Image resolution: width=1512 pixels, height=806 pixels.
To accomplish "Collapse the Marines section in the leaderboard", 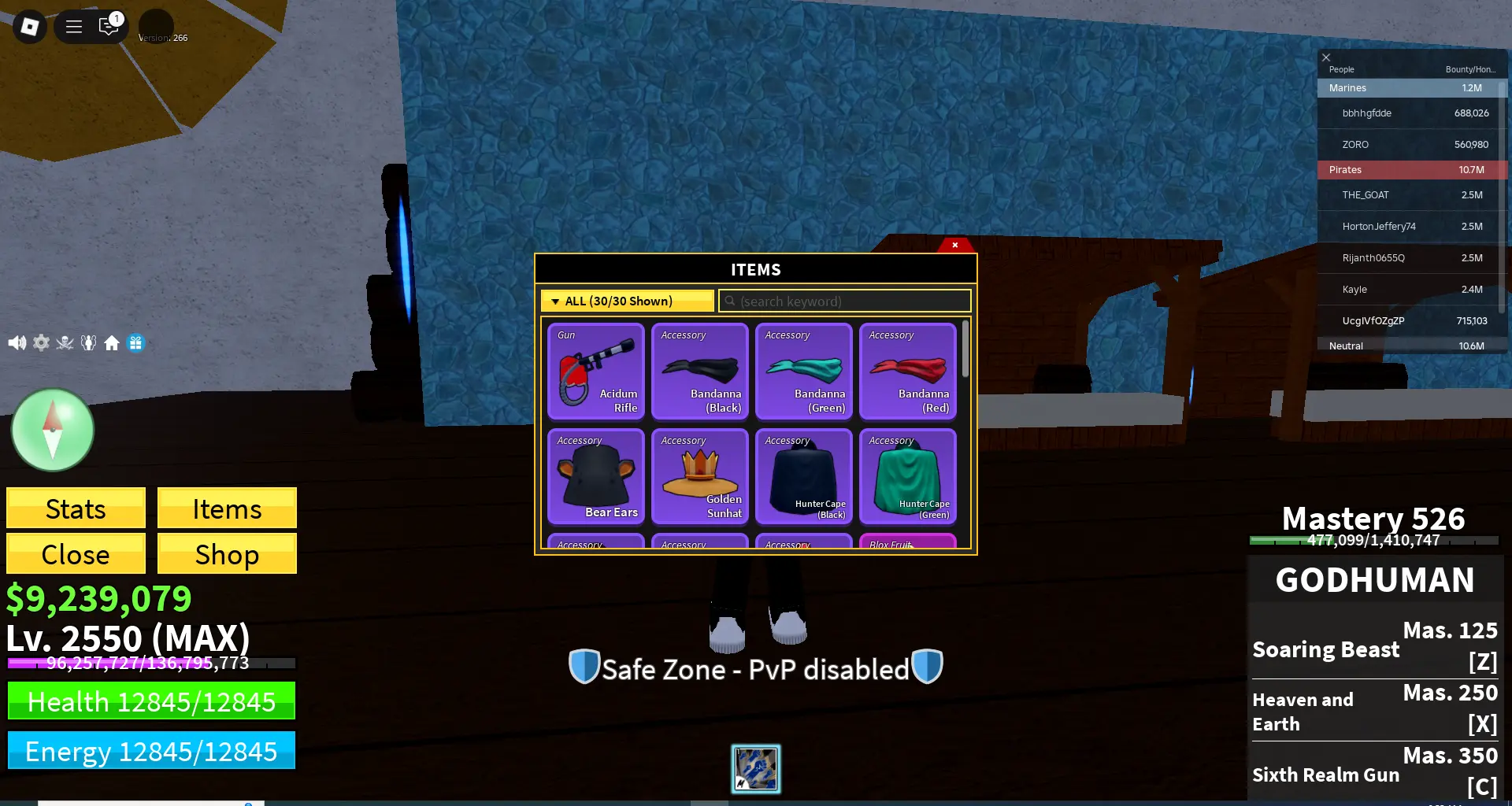I will click(1410, 87).
